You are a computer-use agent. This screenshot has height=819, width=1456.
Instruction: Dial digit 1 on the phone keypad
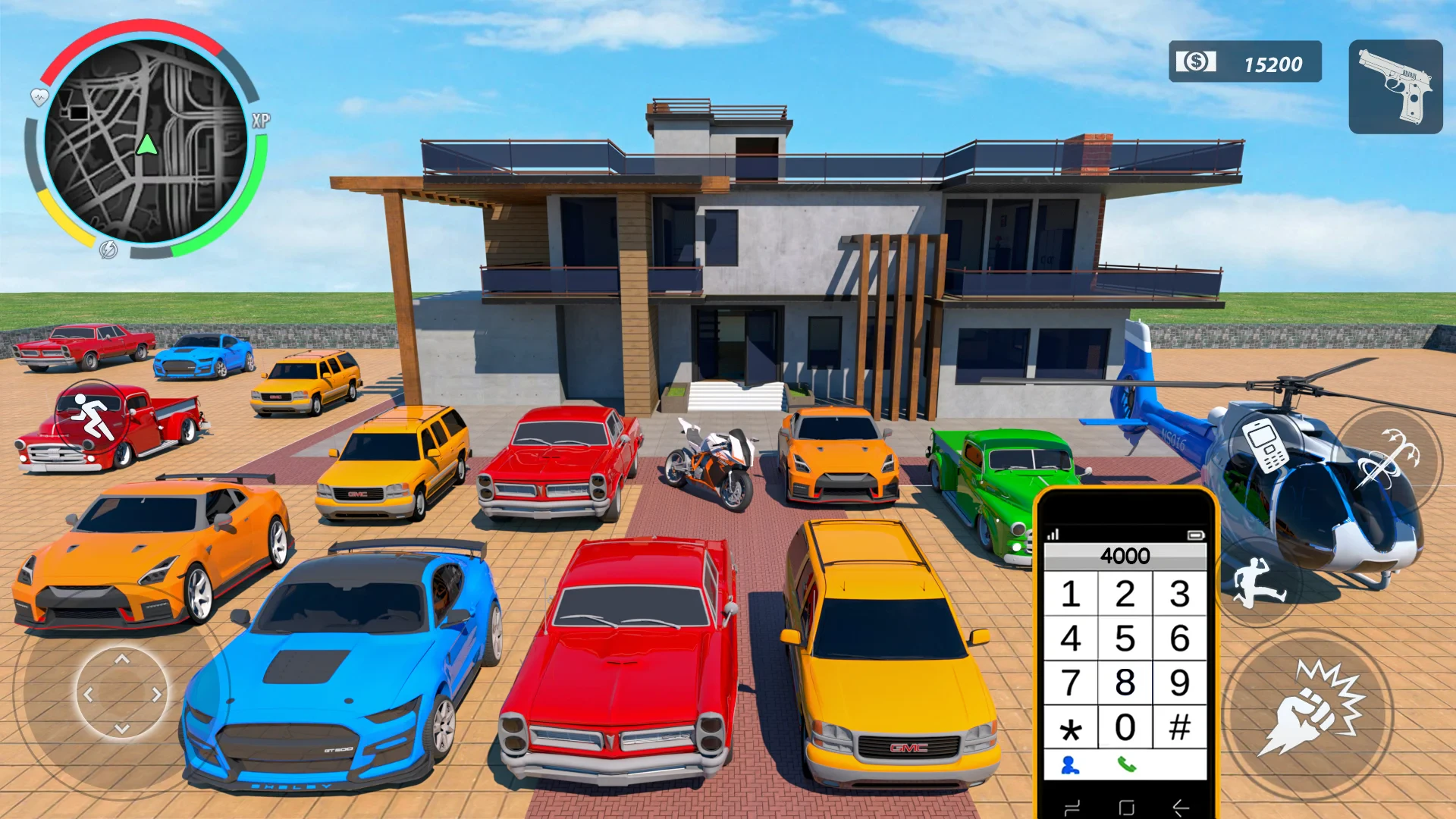1070,594
